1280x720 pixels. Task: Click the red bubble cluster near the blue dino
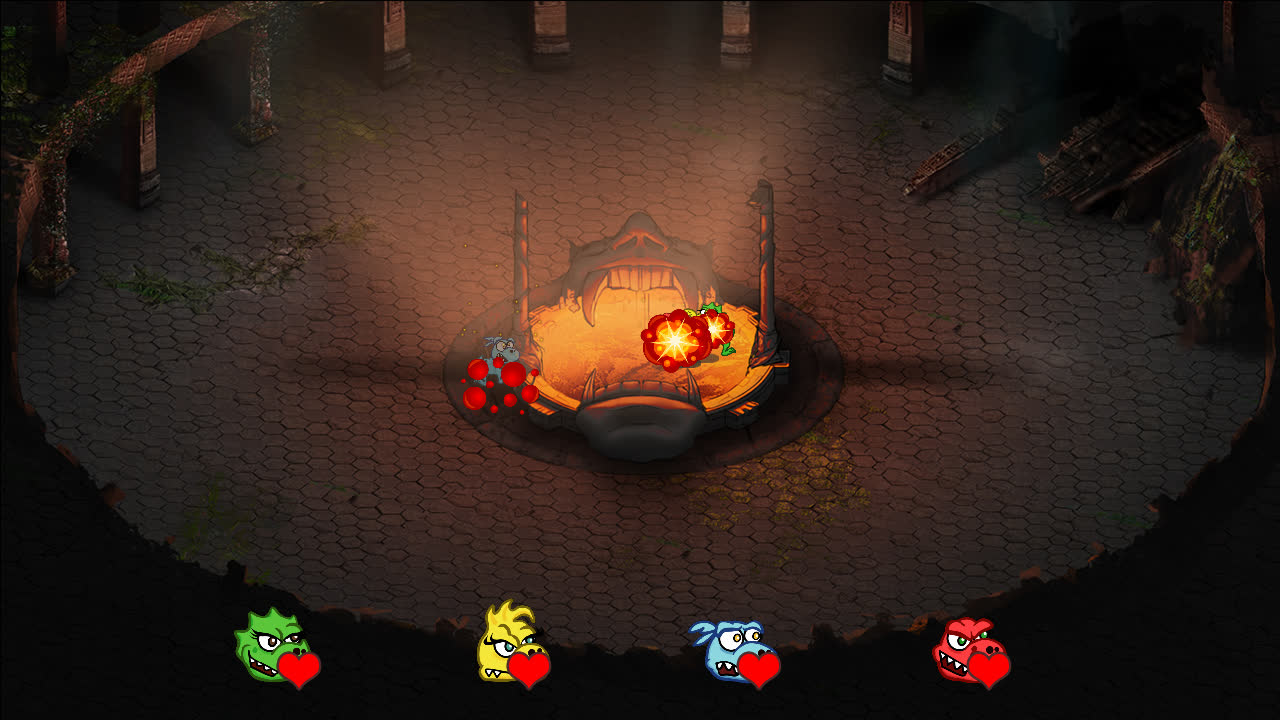tap(498, 390)
